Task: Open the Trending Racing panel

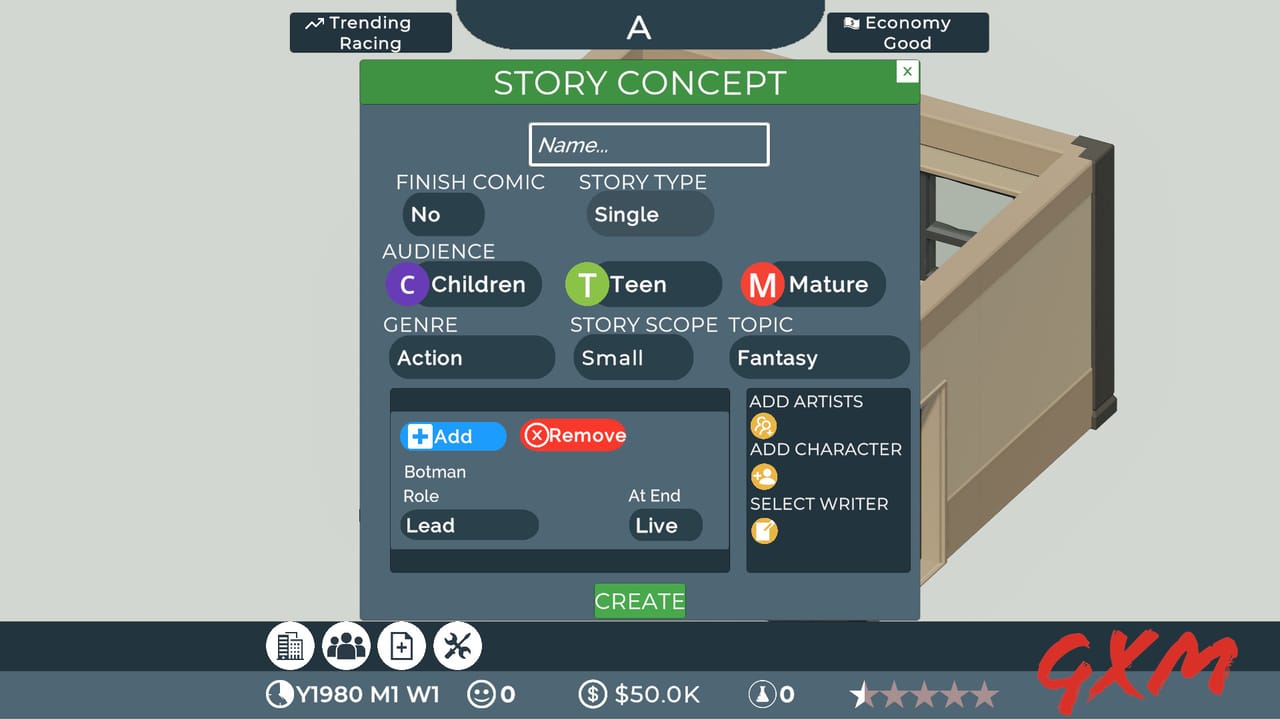Action: click(x=370, y=32)
